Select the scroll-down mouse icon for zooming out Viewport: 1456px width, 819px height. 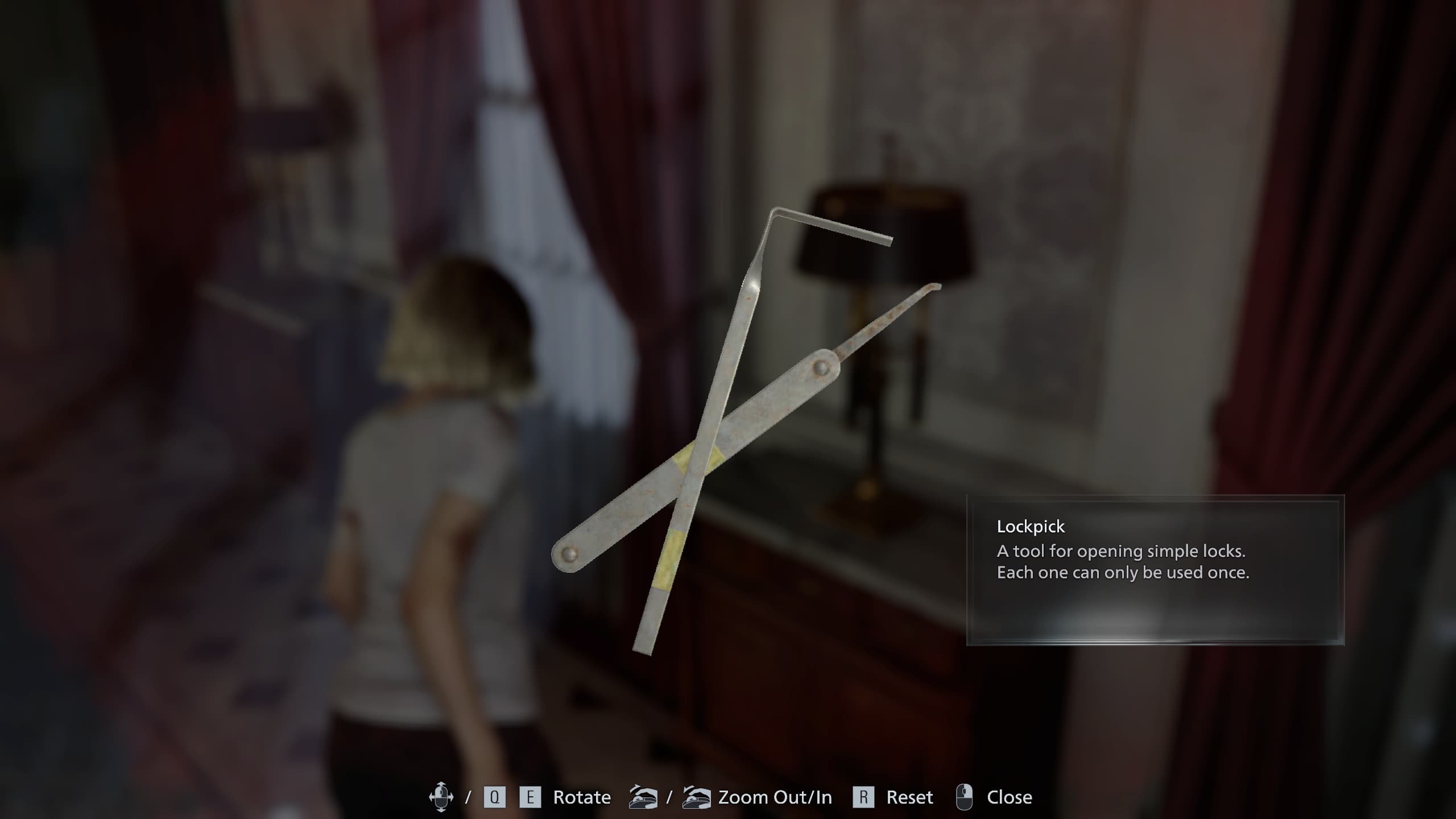[643, 797]
